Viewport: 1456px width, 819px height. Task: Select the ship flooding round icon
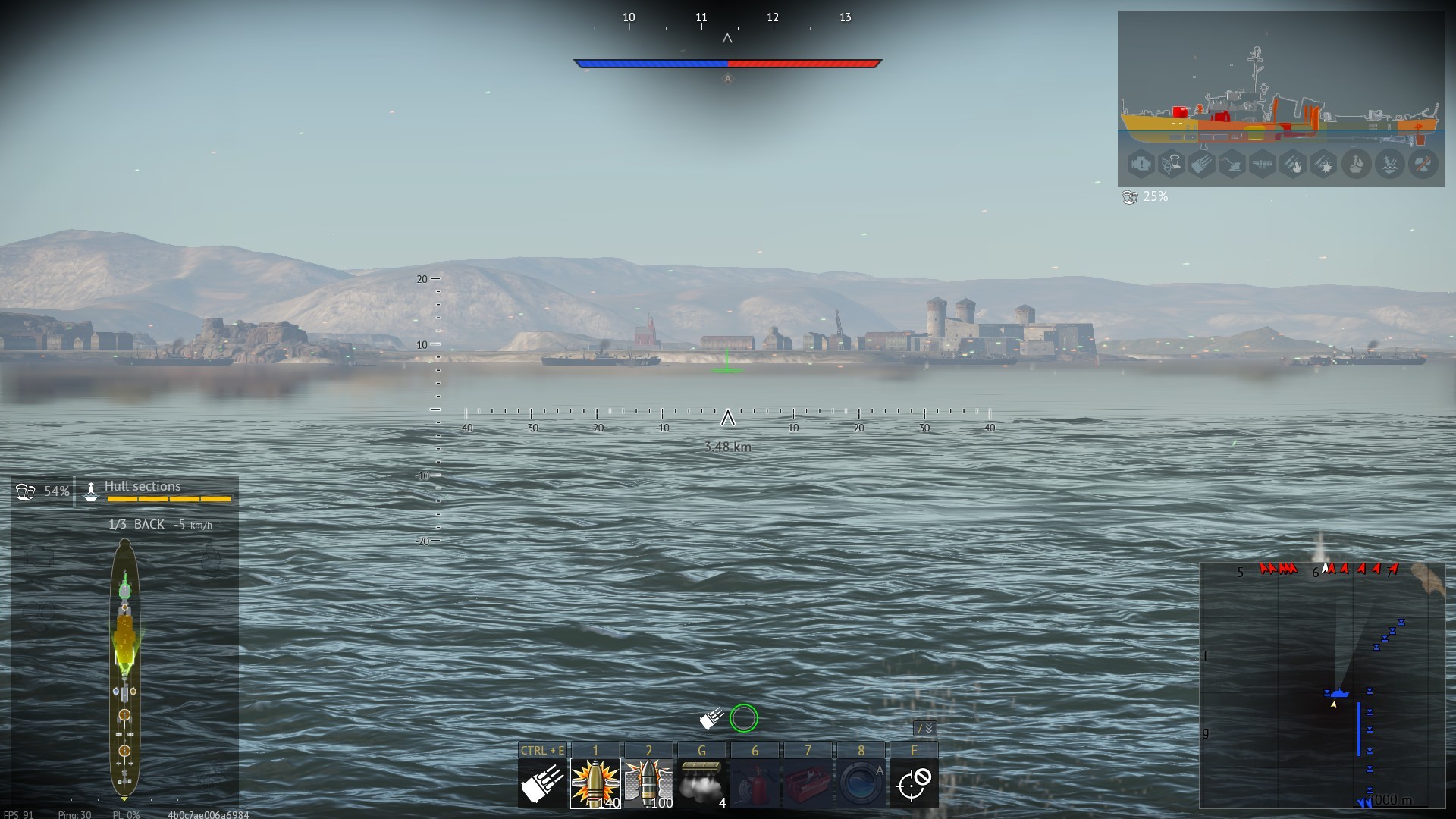(x=1389, y=164)
